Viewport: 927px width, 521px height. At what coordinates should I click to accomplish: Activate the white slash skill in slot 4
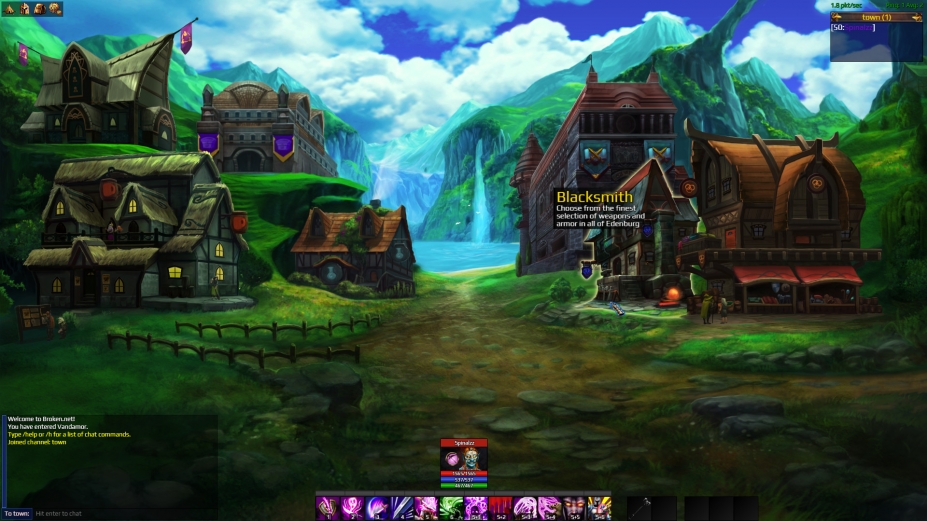401,507
